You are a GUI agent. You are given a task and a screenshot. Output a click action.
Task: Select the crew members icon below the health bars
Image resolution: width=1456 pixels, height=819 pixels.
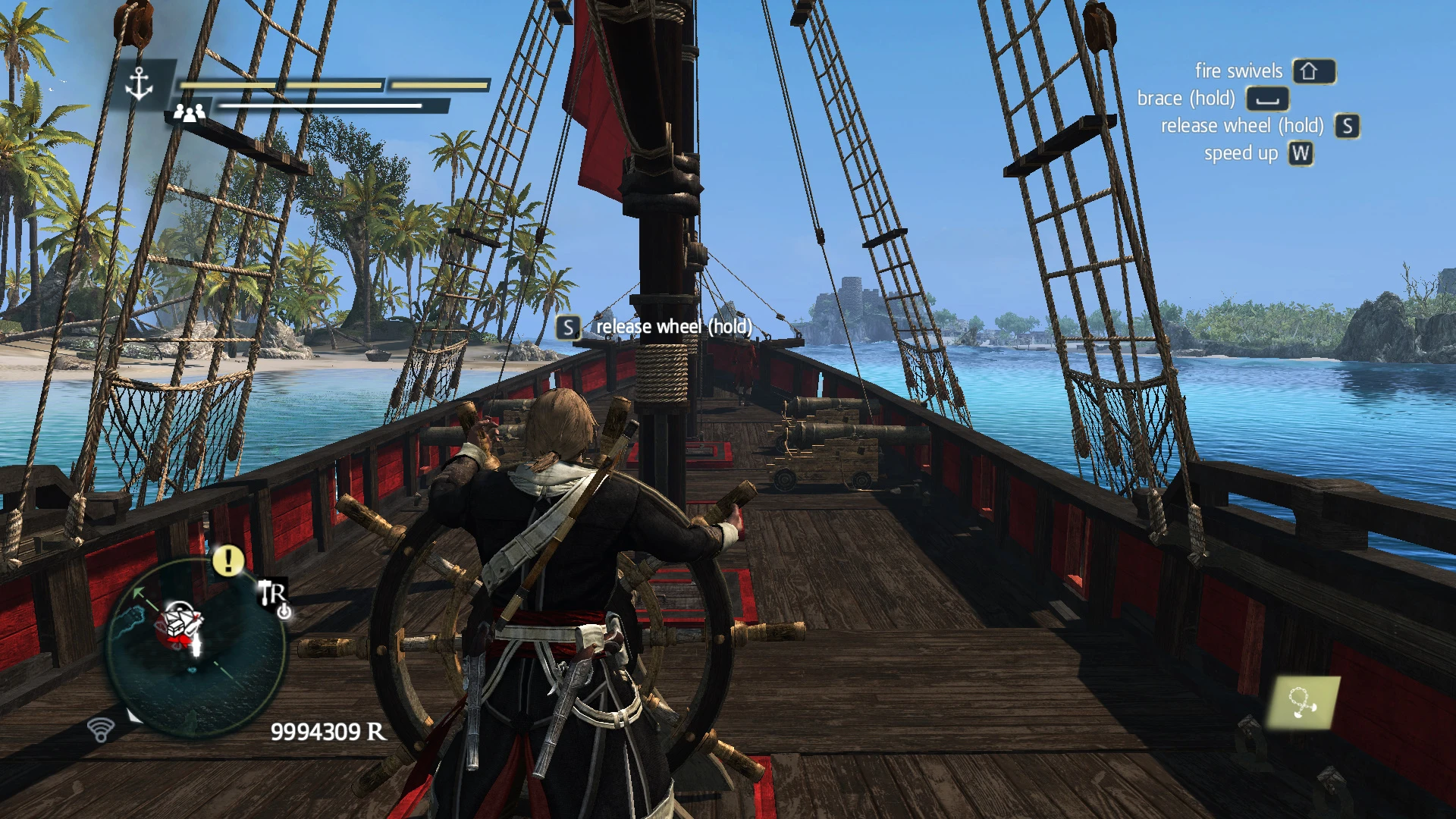pyautogui.click(x=190, y=113)
